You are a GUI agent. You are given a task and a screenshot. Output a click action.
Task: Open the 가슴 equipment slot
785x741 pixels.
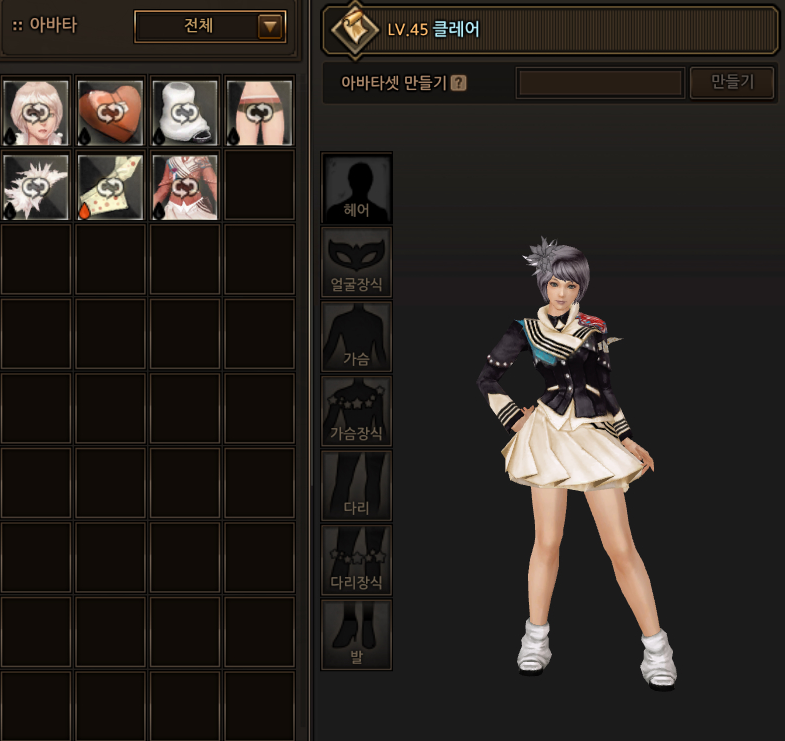[x=356, y=337]
